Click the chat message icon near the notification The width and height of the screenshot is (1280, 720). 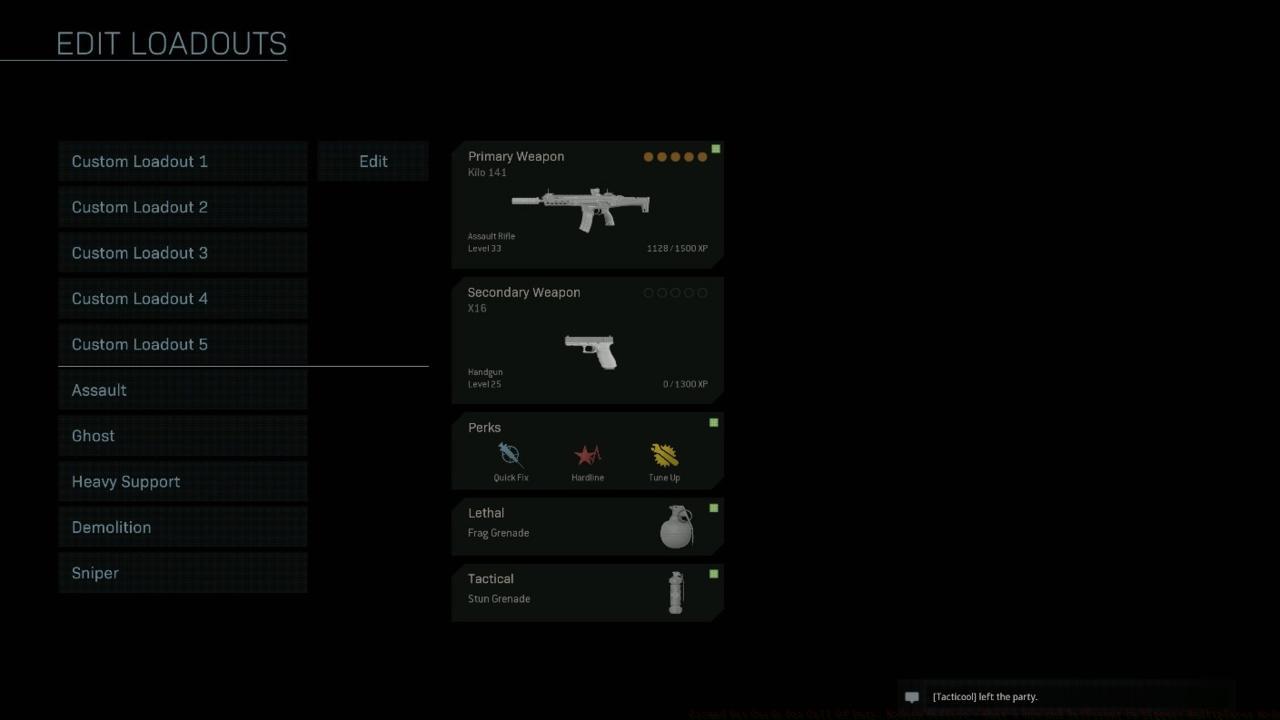pos(911,697)
